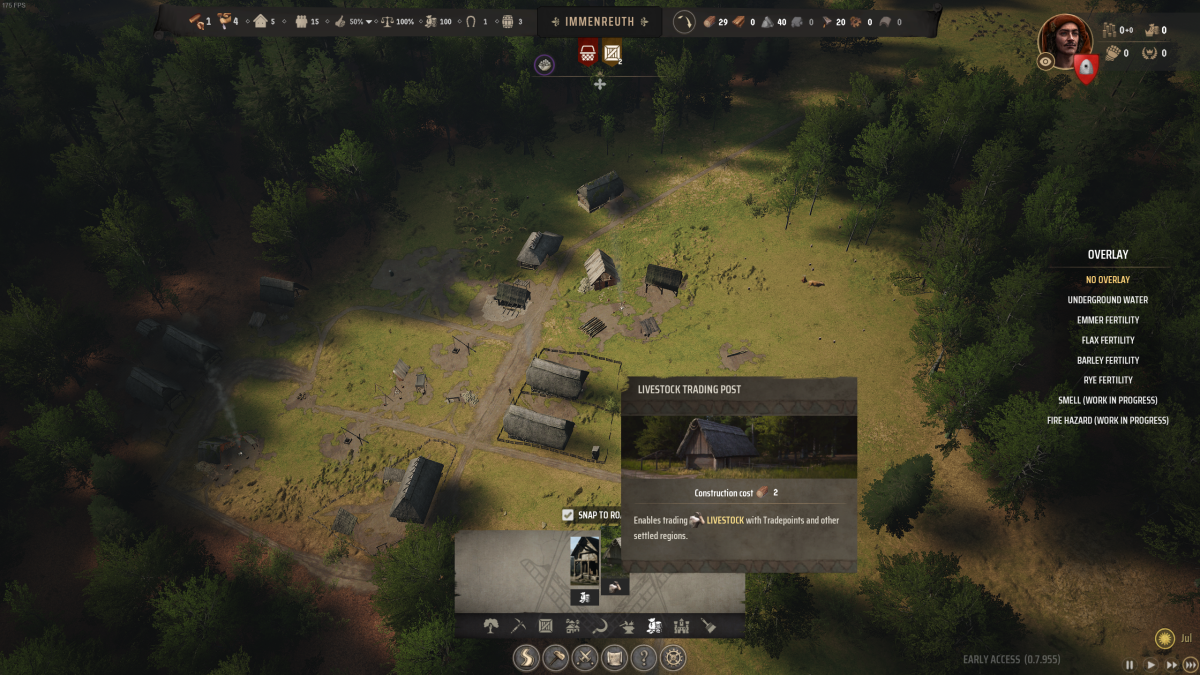This screenshot has height=675, width=1200.
Task: Open the help question mark button
Action: pos(645,658)
